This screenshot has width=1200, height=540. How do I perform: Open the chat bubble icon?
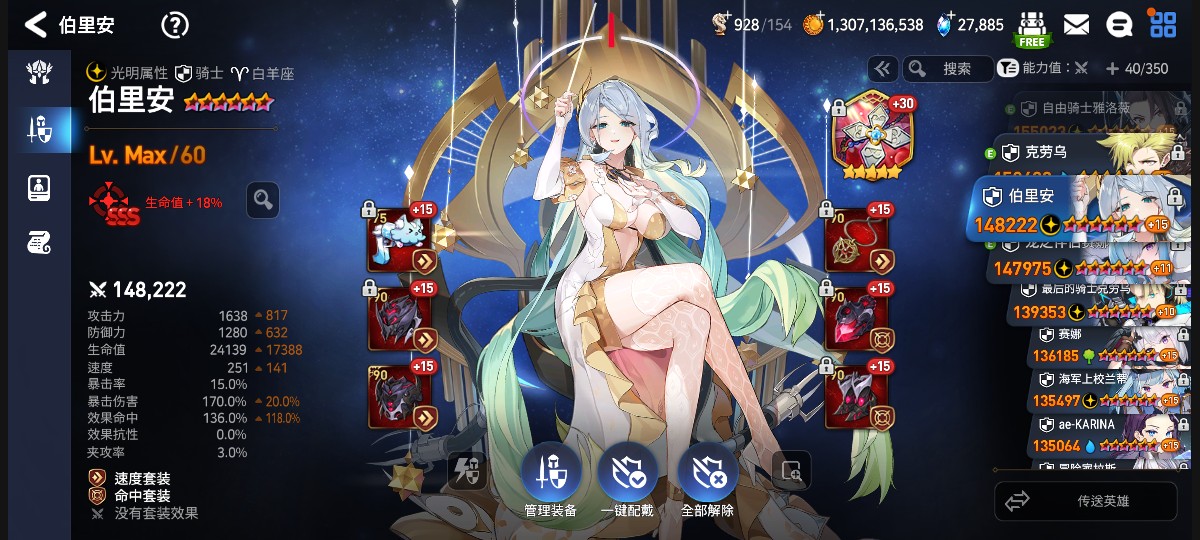coord(1119,25)
